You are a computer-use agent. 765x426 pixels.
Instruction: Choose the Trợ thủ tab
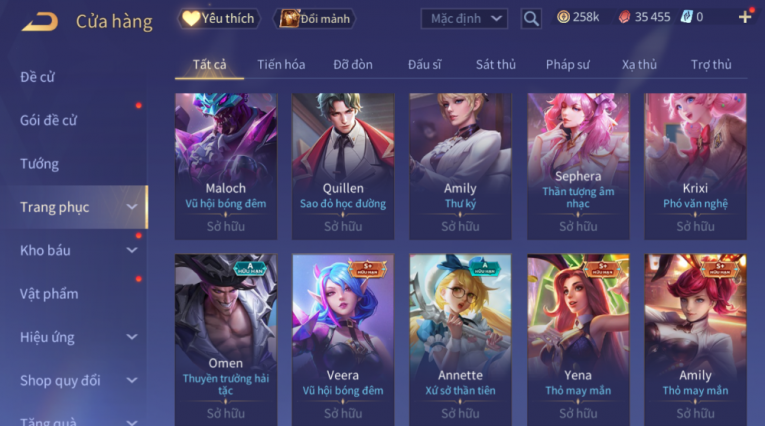(x=711, y=64)
